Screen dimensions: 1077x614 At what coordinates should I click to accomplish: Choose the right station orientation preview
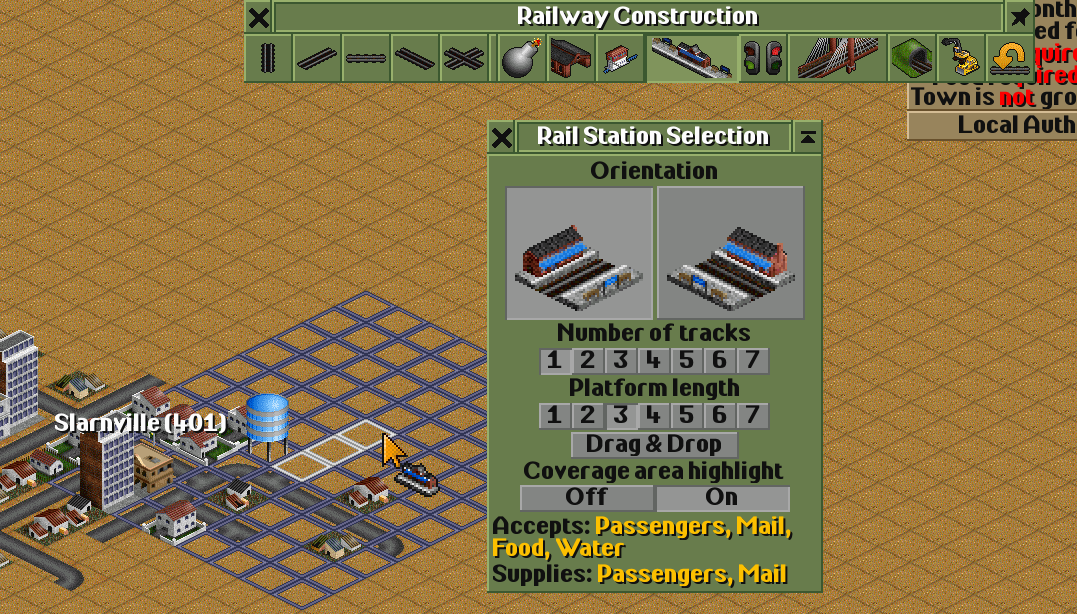(731, 253)
